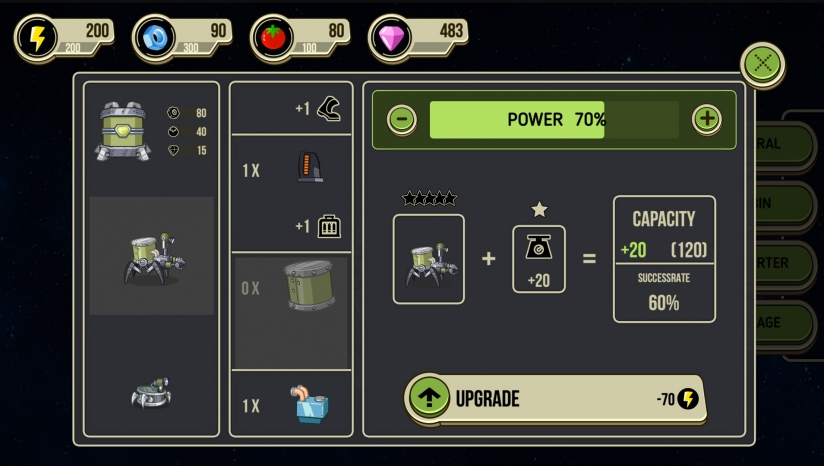Image resolution: width=824 pixels, height=466 pixels.
Task: Select the spider robot thumbnail
Action: (x=151, y=256)
